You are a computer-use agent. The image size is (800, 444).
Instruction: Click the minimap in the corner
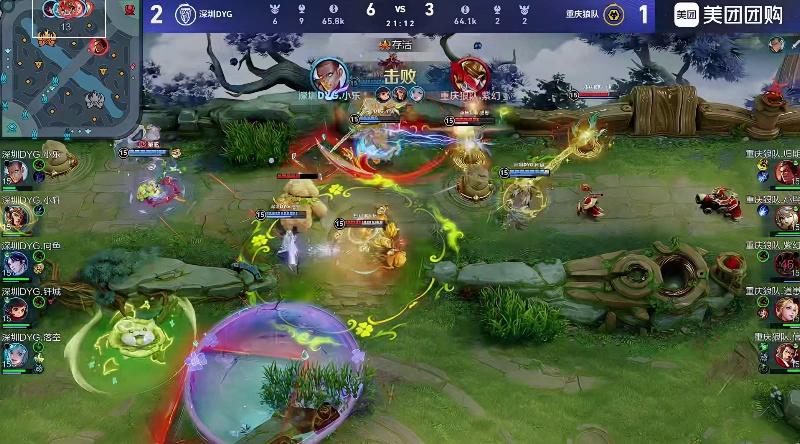click(x=70, y=68)
